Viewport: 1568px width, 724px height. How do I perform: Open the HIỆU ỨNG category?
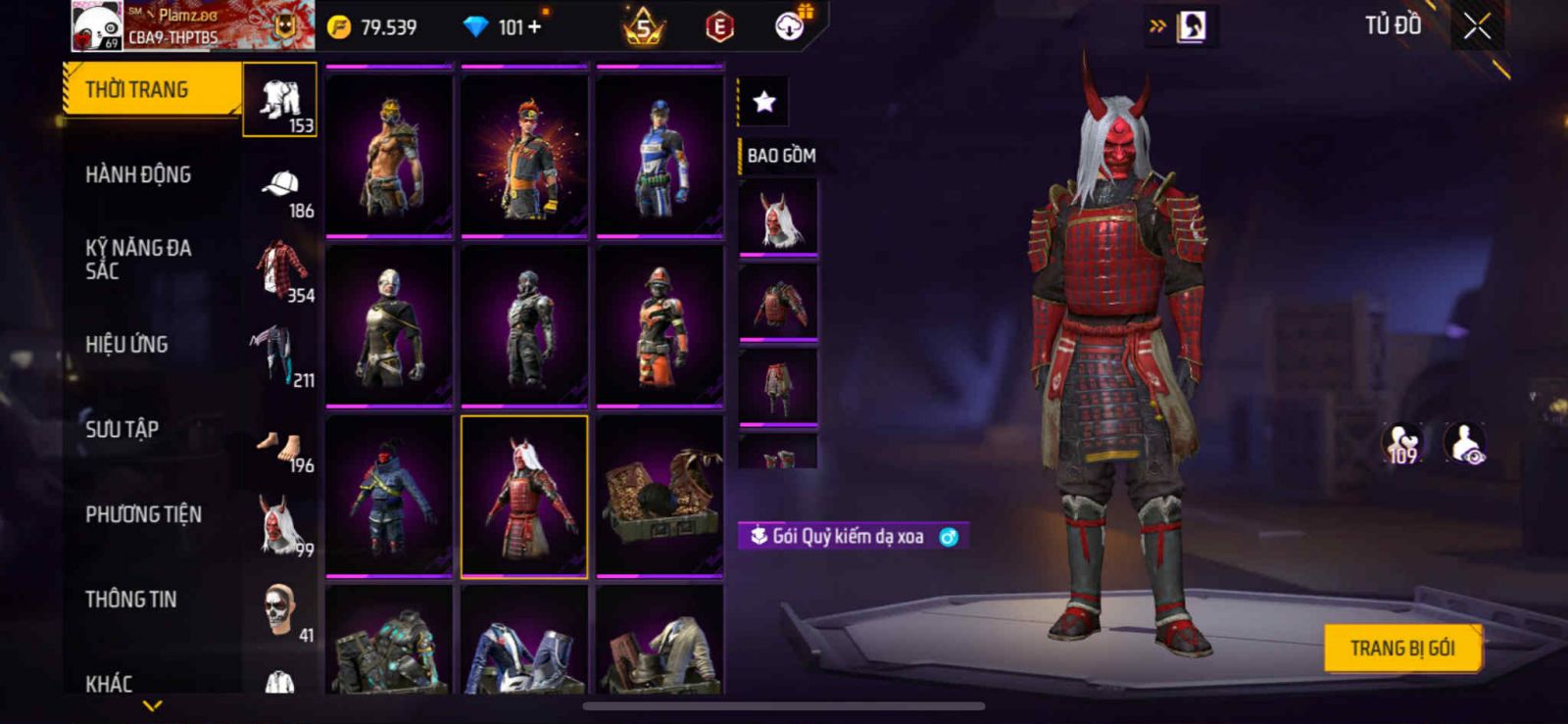(x=126, y=345)
